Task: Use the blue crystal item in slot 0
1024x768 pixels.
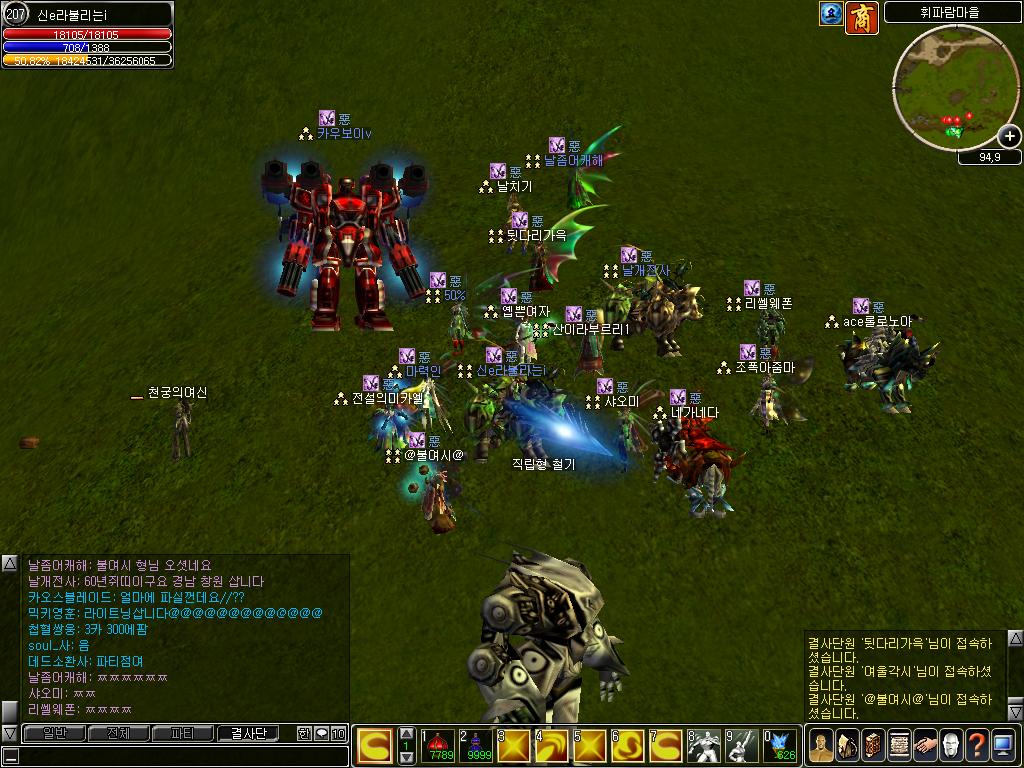Action: click(781, 746)
